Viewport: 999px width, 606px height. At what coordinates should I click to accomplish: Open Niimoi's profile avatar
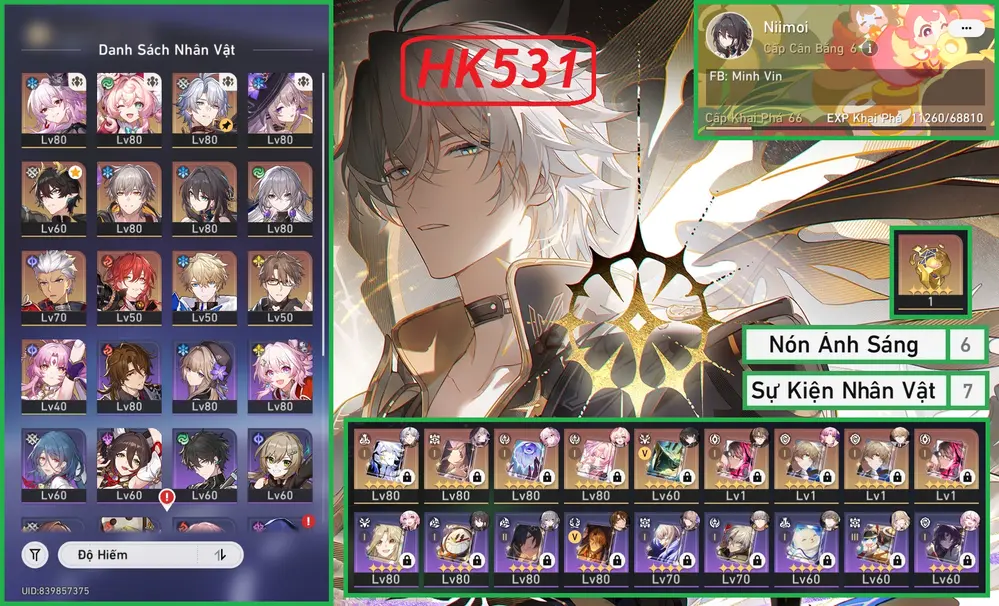point(729,36)
